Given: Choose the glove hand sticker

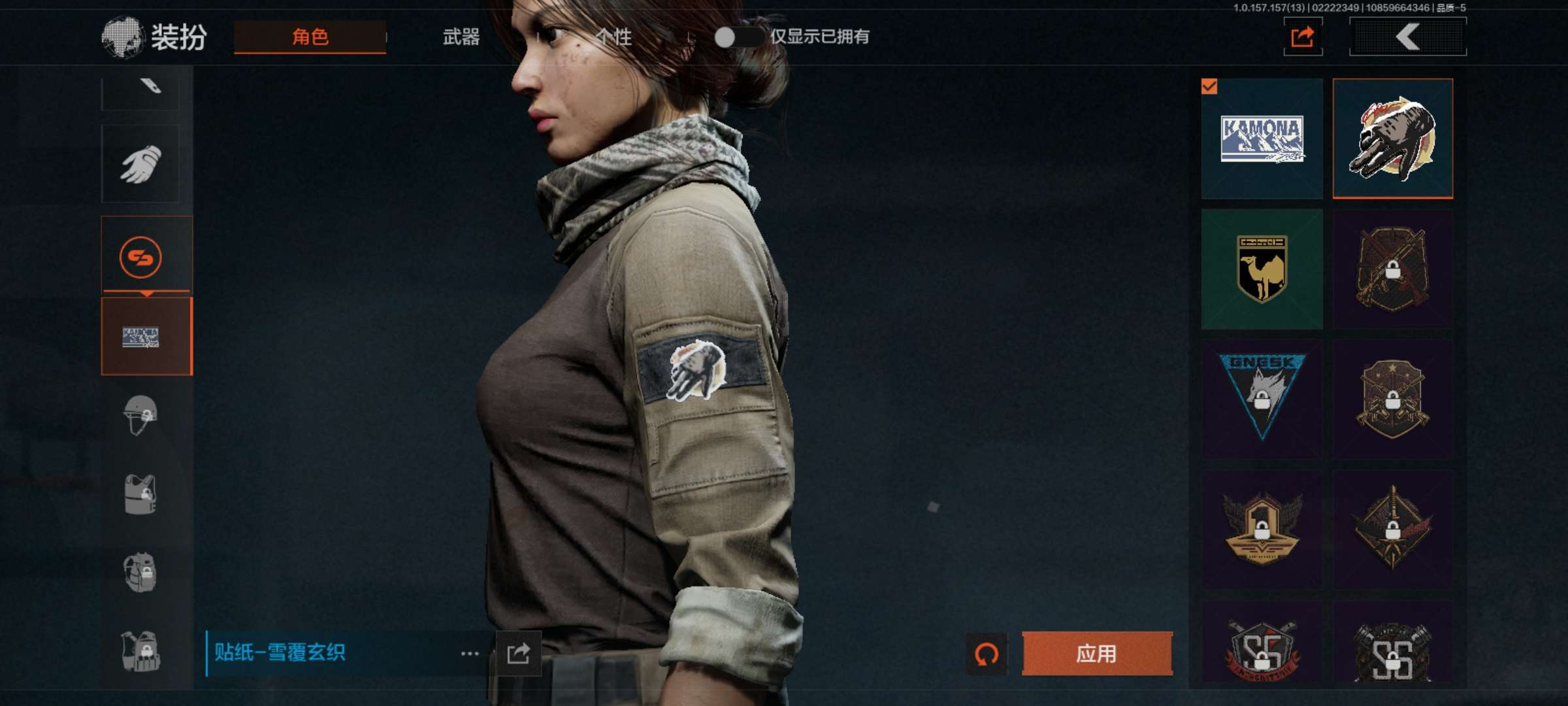Looking at the screenshot, I should [1393, 139].
